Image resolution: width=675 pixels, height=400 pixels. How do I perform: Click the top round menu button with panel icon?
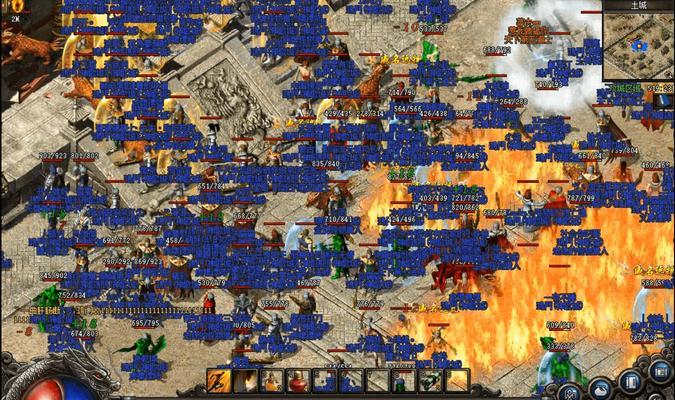(659, 371)
